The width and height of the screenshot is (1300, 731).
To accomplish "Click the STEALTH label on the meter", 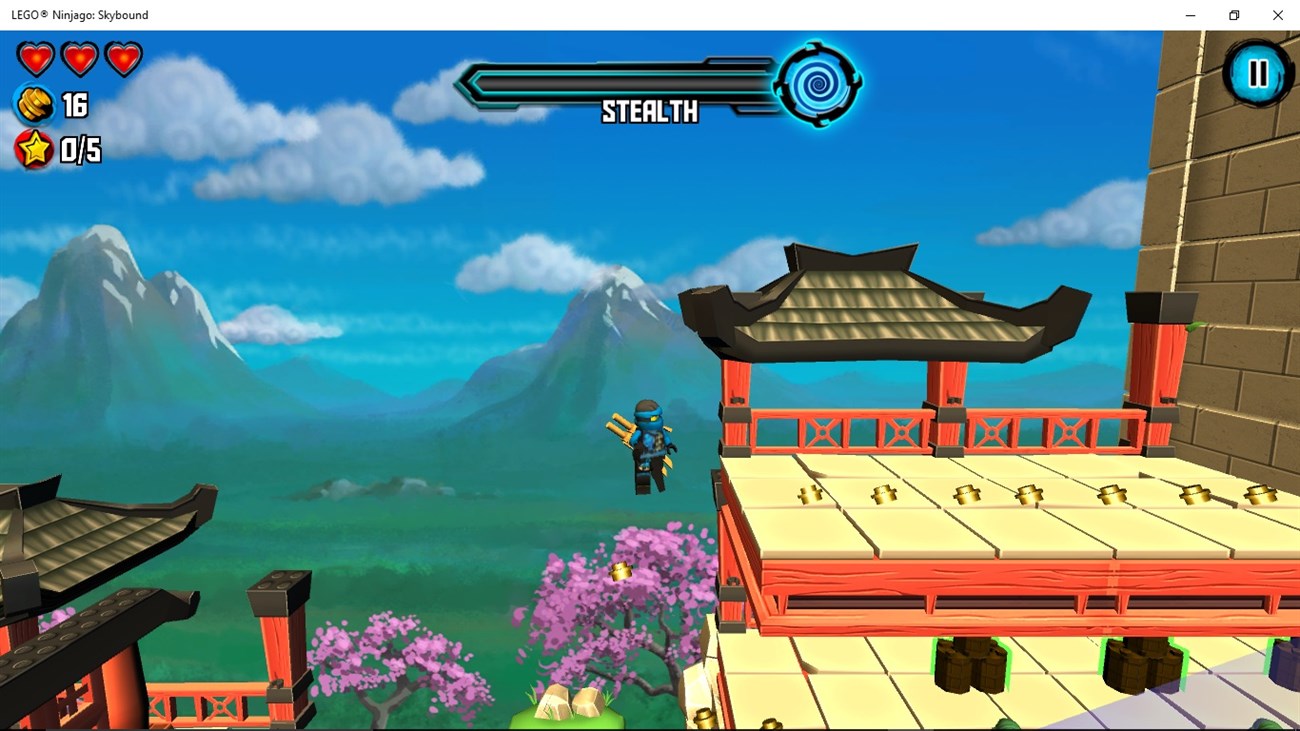I will (x=648, y=113).
